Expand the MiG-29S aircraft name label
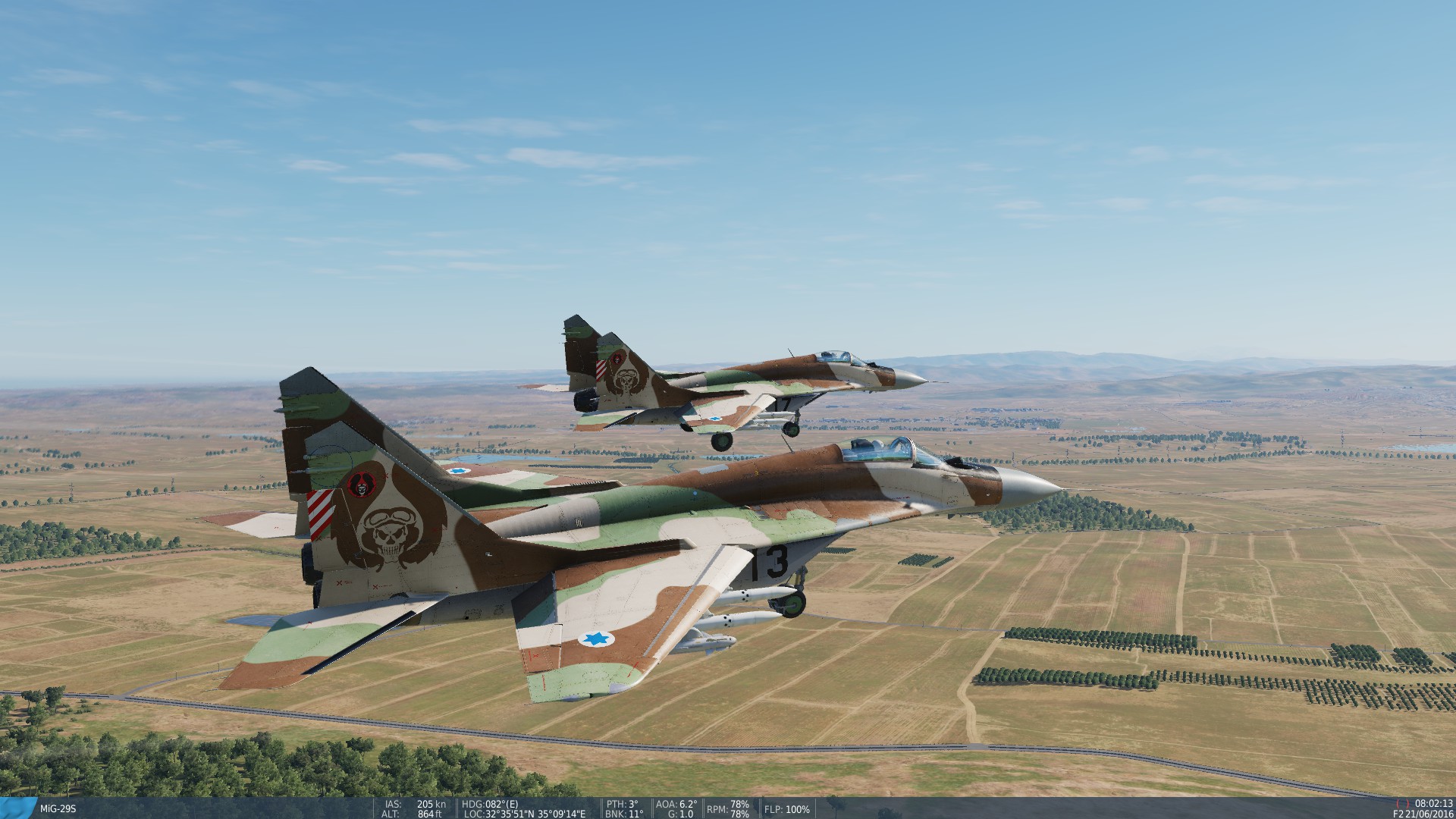This screenshot has width=1456, height=819. click(57, 809)
